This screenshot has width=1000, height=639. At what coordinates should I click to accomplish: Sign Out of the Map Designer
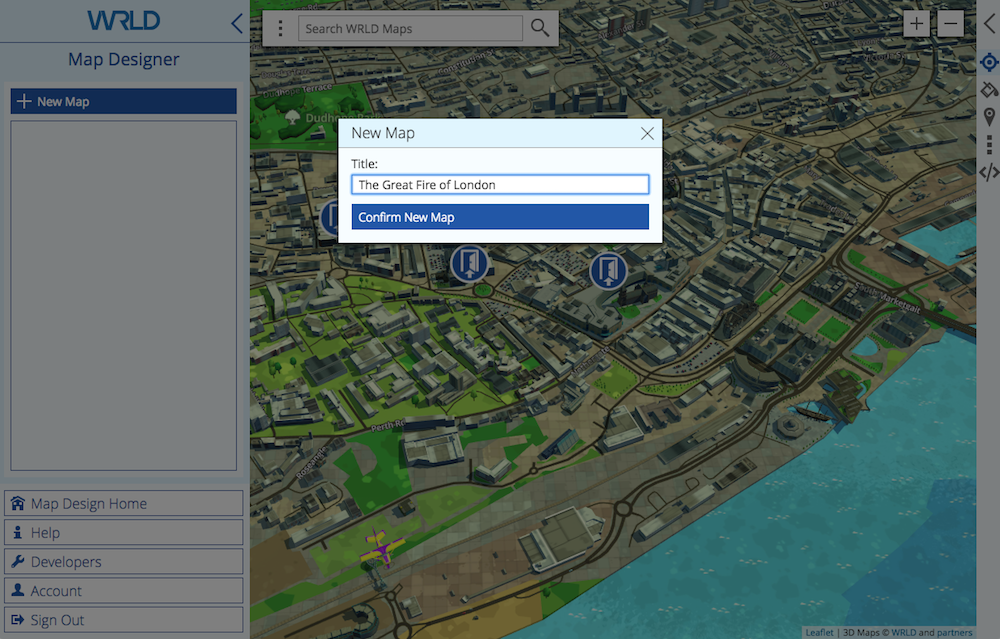click(x=123, y=619)
